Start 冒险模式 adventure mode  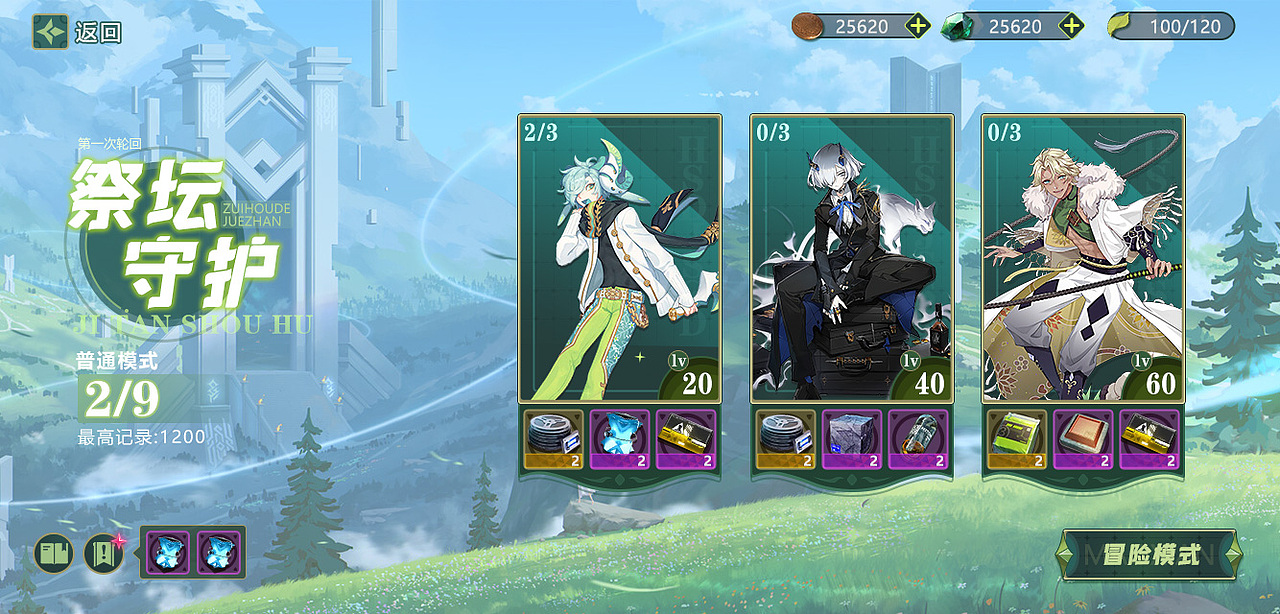pyautogui.click(x=1151, y=555)
